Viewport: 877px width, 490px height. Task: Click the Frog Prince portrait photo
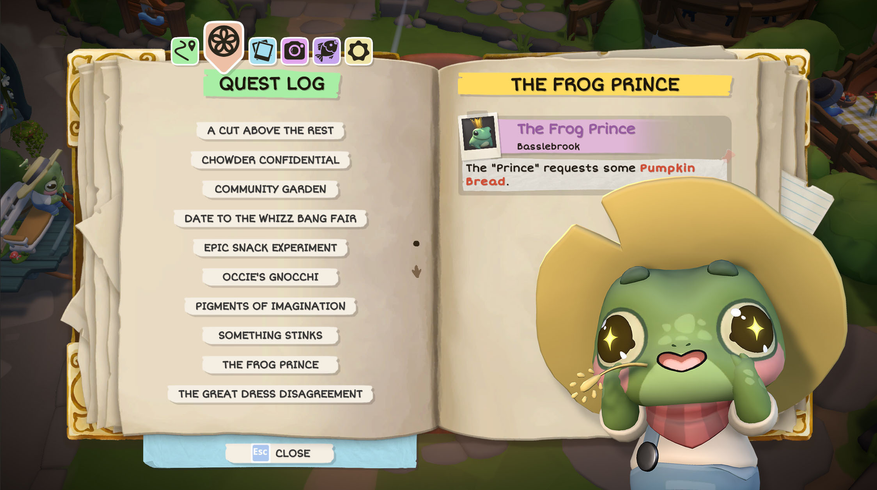click(x=479, y=134)
